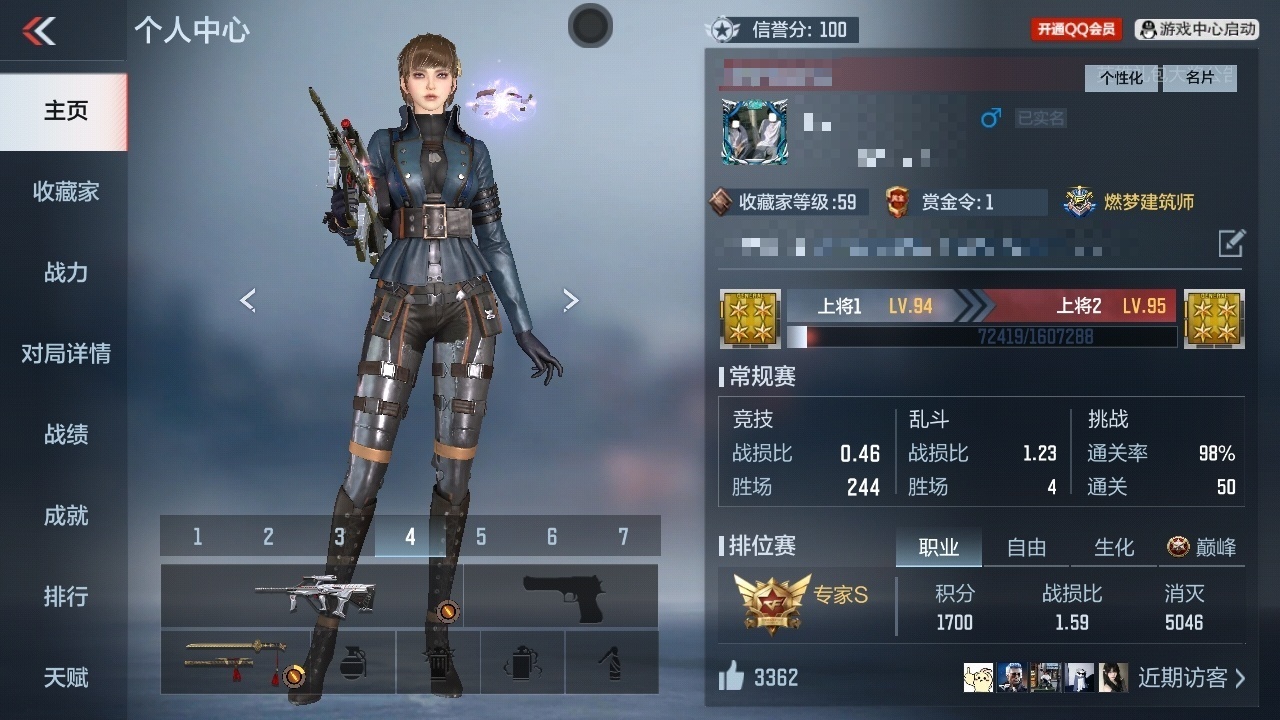1280x720 pixels.
Task: Show the 战绩 record page
Action: (65, 434)
